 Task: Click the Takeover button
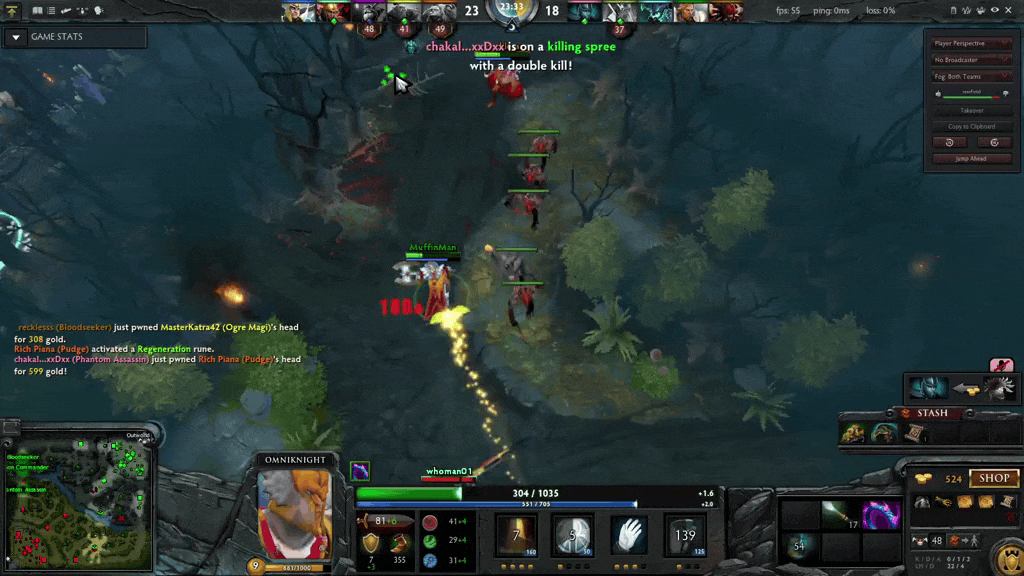(x=972, y=110)
